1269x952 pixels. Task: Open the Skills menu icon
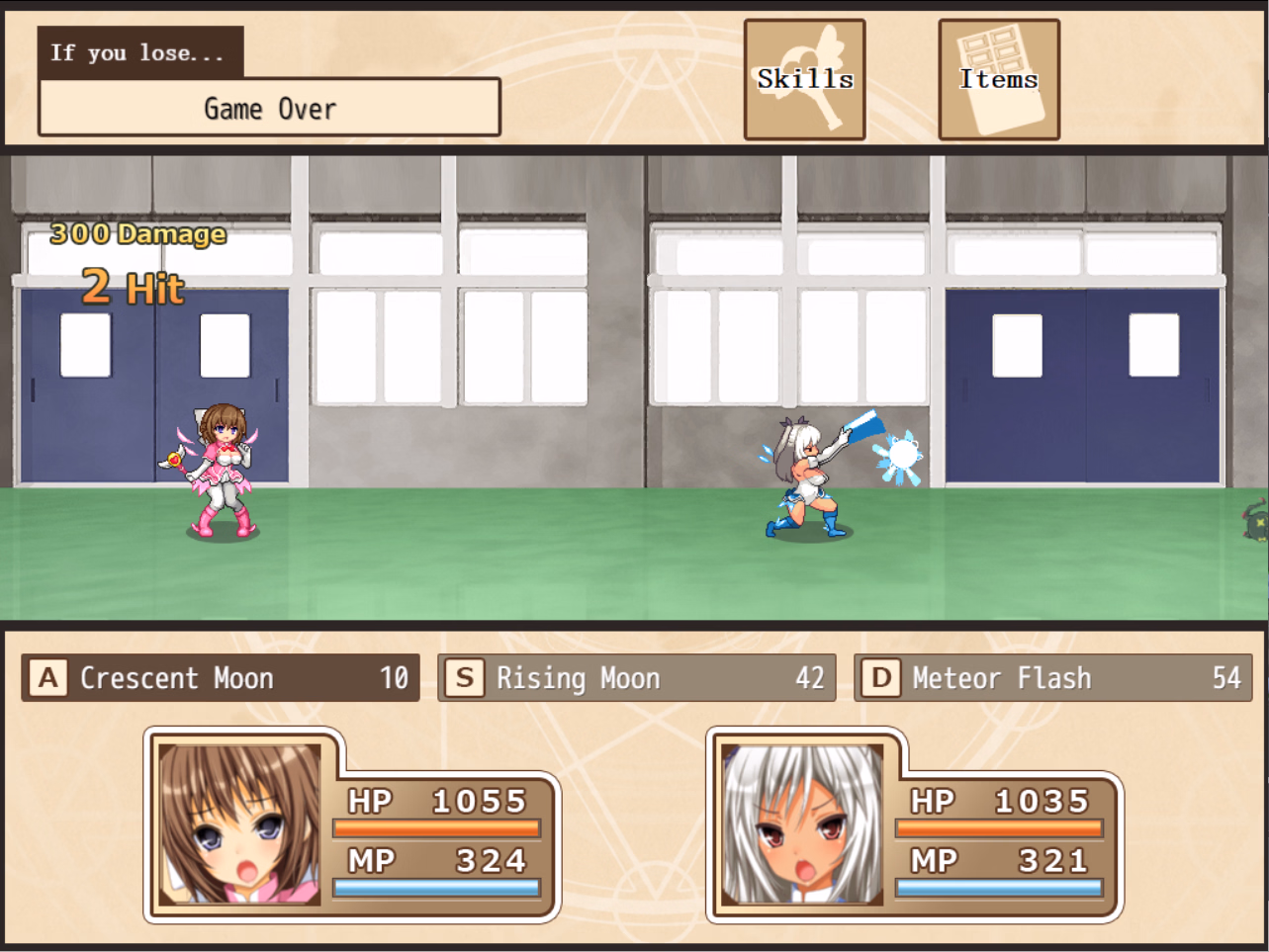[803, 79]
